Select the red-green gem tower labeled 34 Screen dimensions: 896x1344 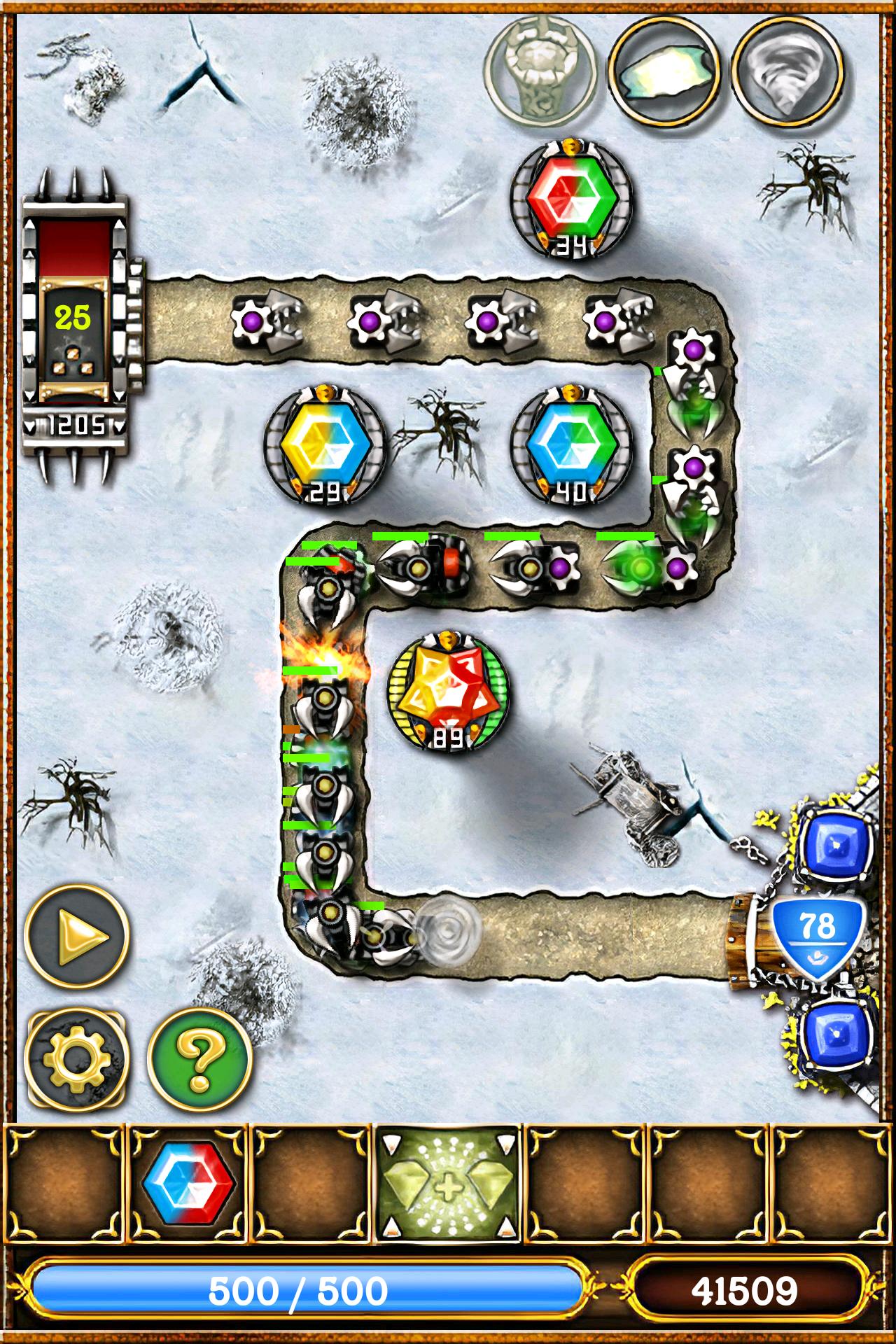[568, 199]
